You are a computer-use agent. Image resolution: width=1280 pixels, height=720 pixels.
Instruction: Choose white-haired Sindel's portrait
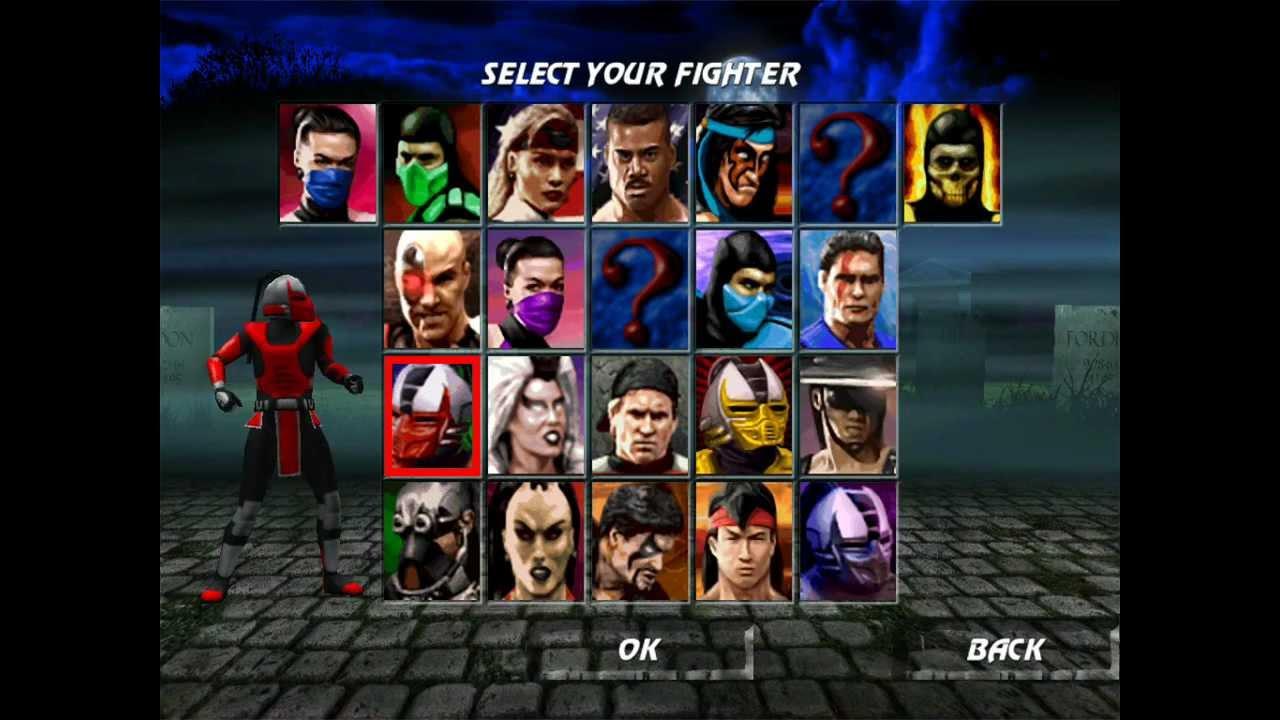[537, 415]
